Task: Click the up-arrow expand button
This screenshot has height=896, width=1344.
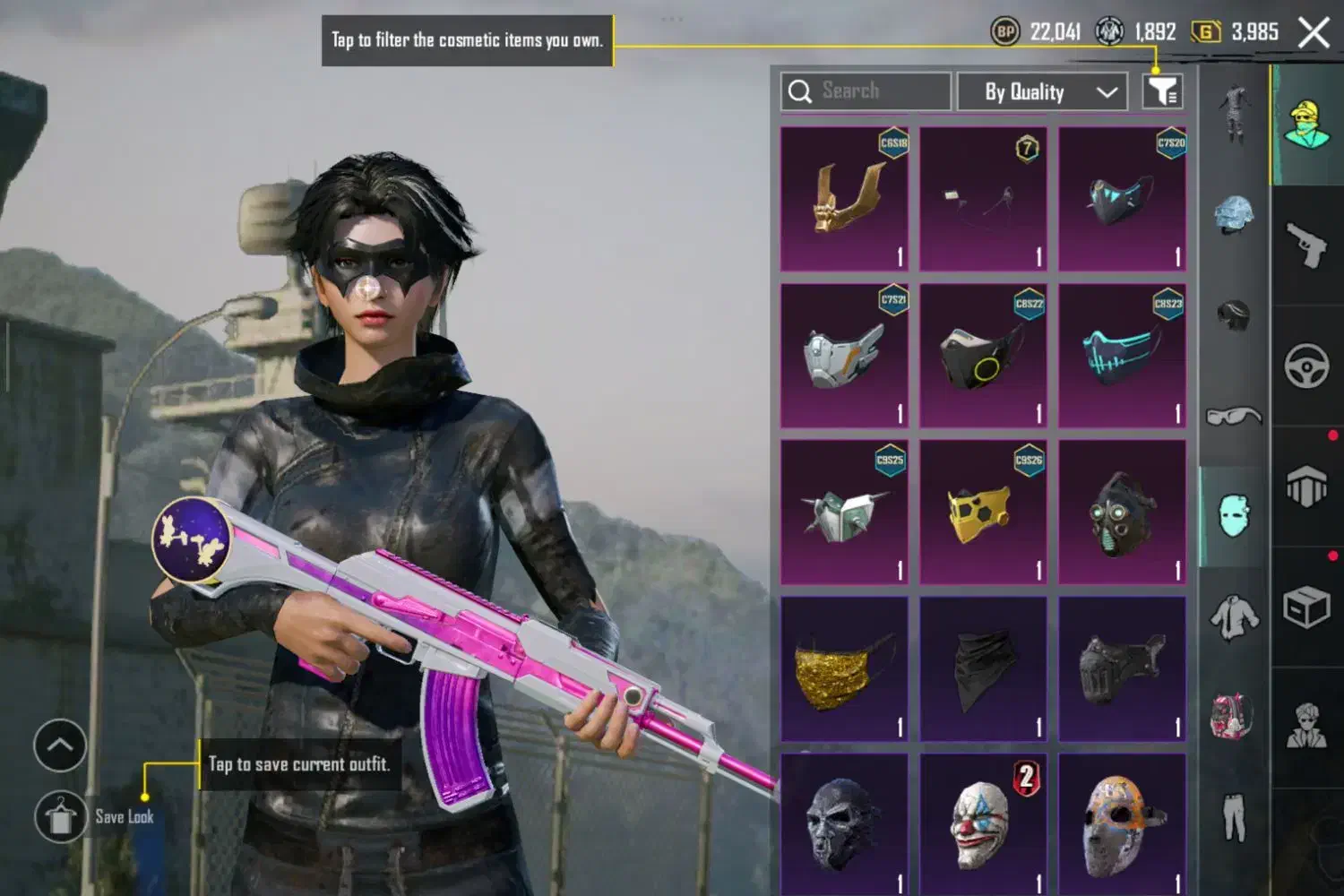Action: (60, 745)
